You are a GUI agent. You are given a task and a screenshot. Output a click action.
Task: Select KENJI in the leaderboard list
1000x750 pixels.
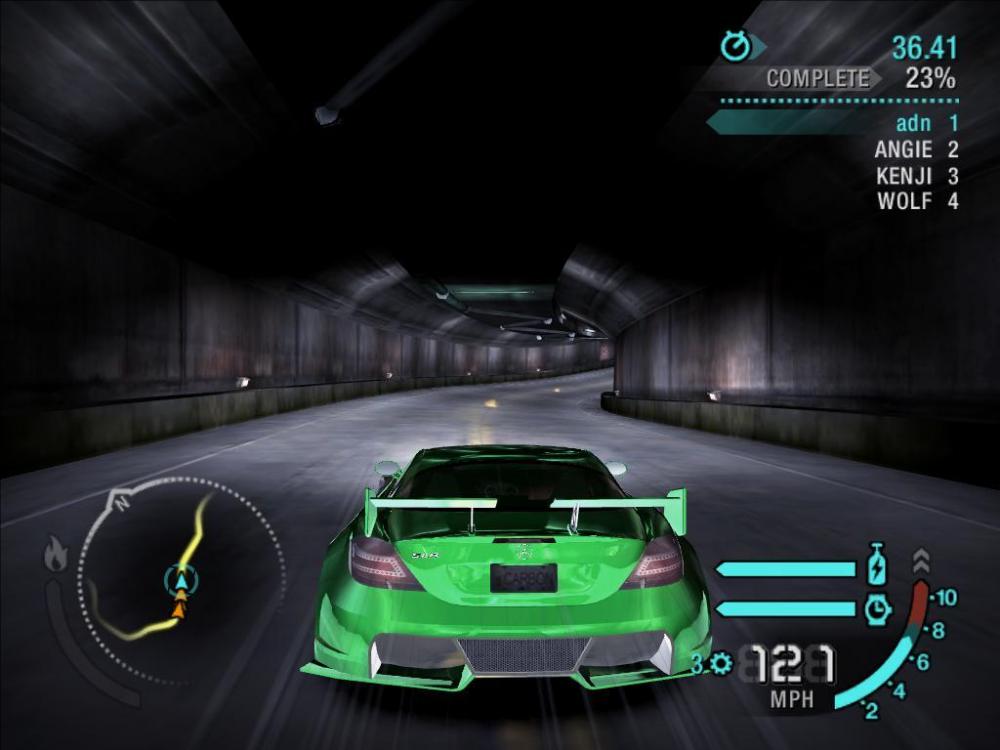[916, 176]
